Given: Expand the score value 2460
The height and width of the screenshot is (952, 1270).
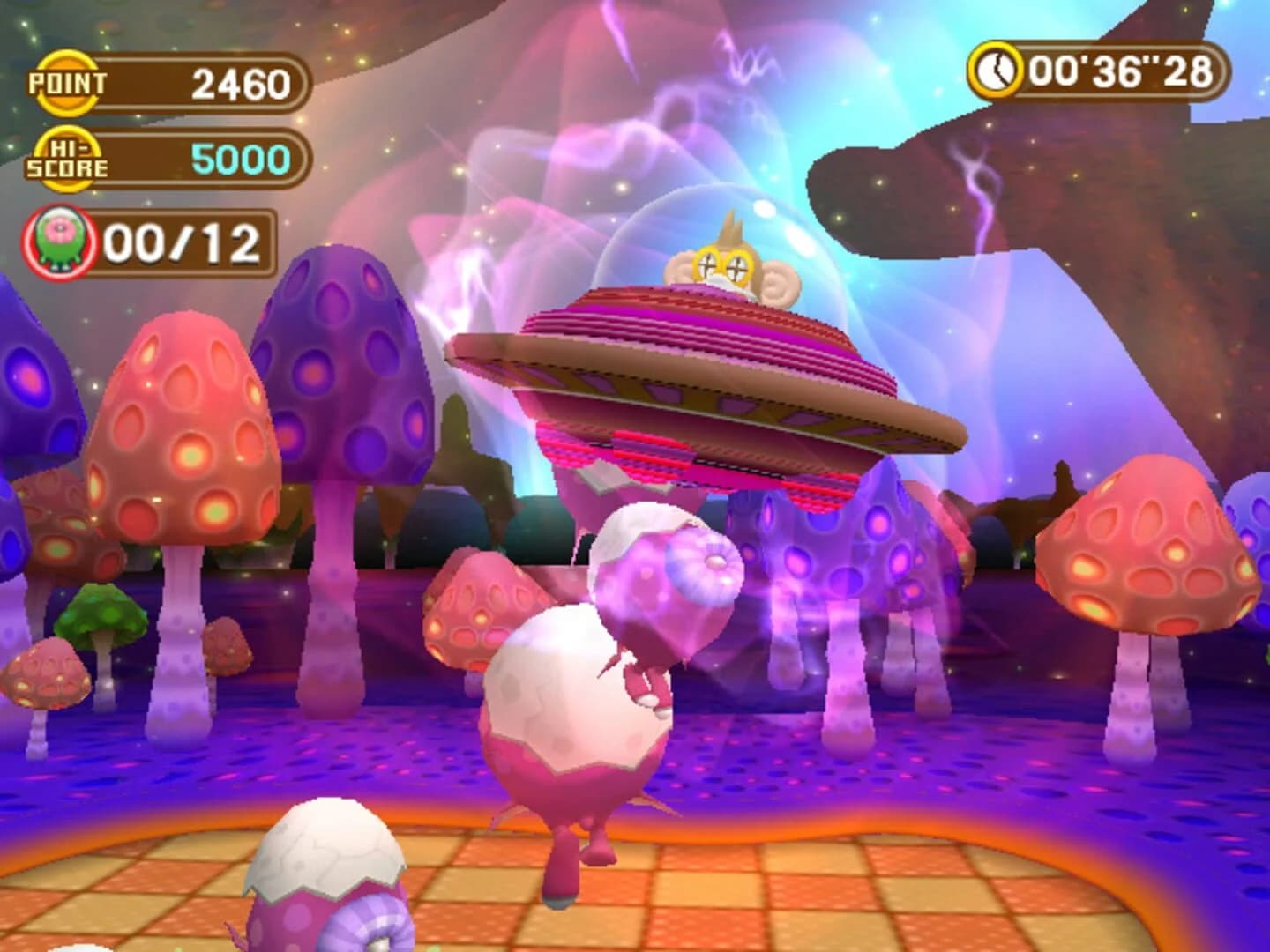Looking at the screenshot, I should 239,85.
